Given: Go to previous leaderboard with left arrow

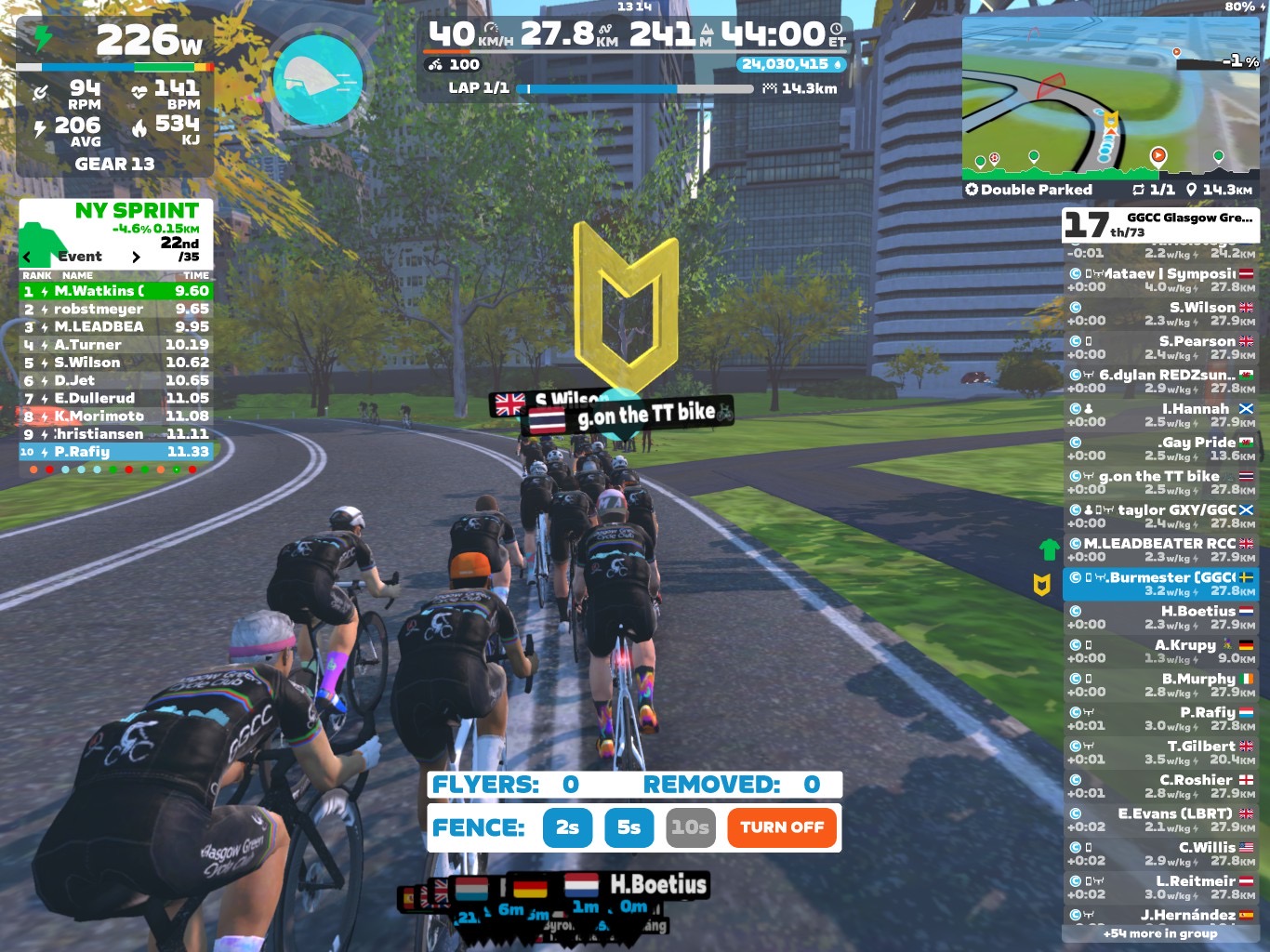Looking at the screenshot, I should point(27,258).
